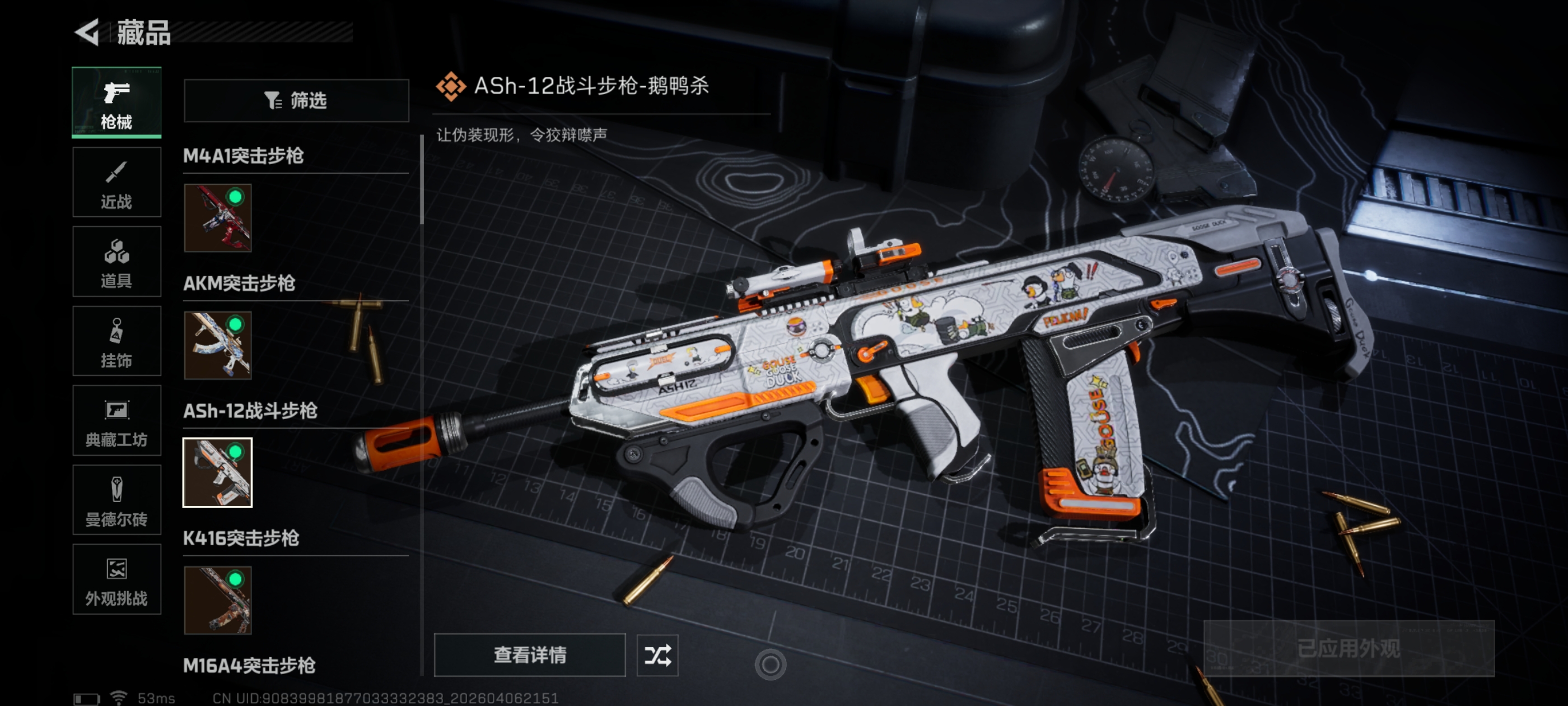The width and height of the screenshot is (1568, 706).
Task: Click the 已应用外观 applied skin button
Action: coord(1348,648)
